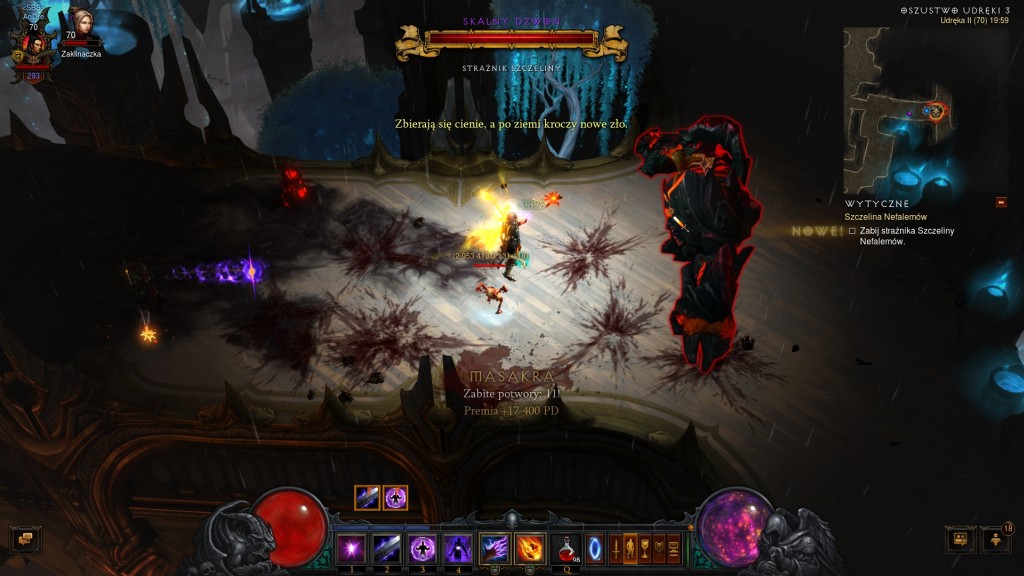Screen dimensions: 1024x576
Task: Drink the red health potion
Action: (566, 548)
